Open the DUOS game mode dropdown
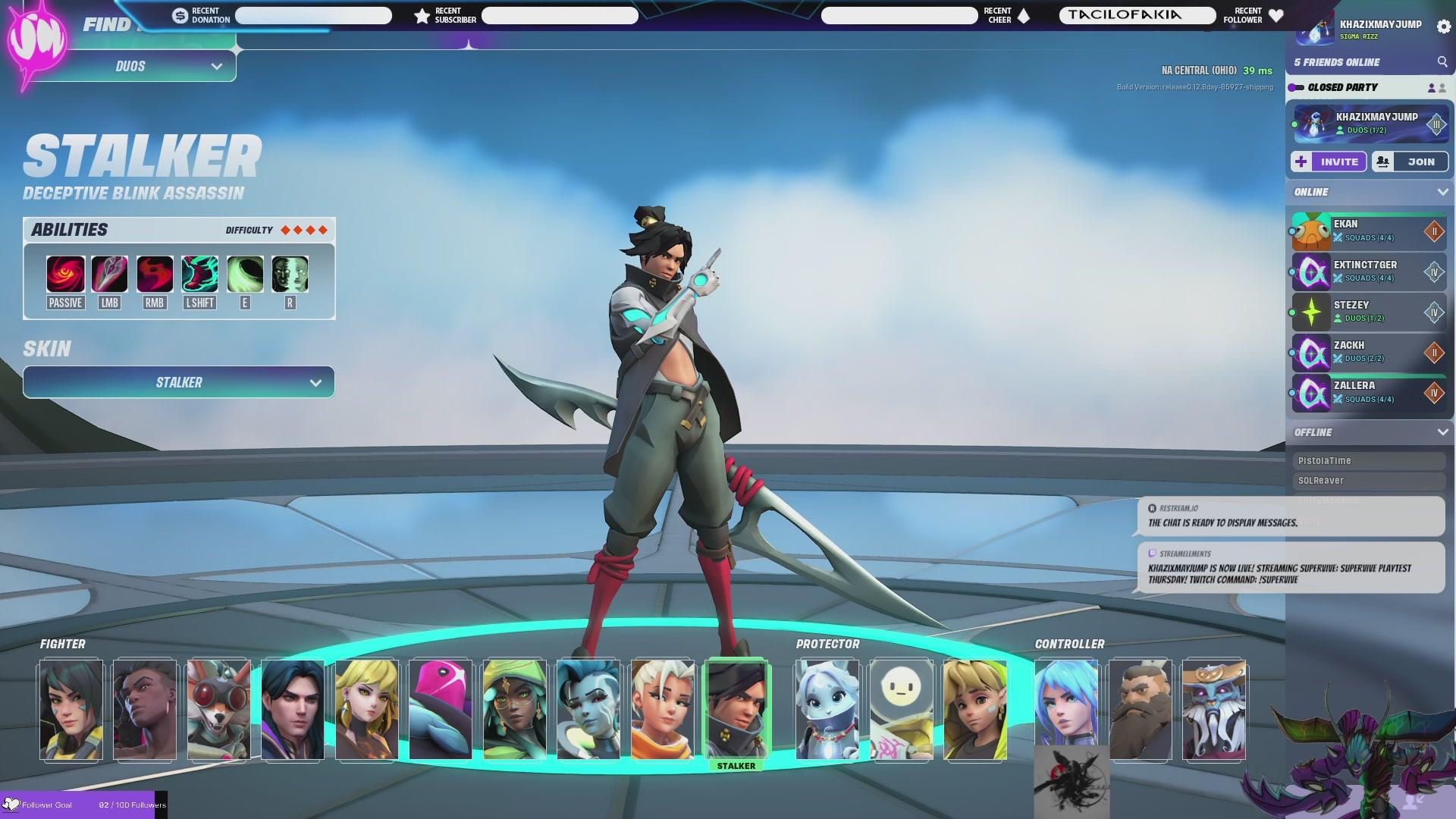 click(x=129, y=66)
